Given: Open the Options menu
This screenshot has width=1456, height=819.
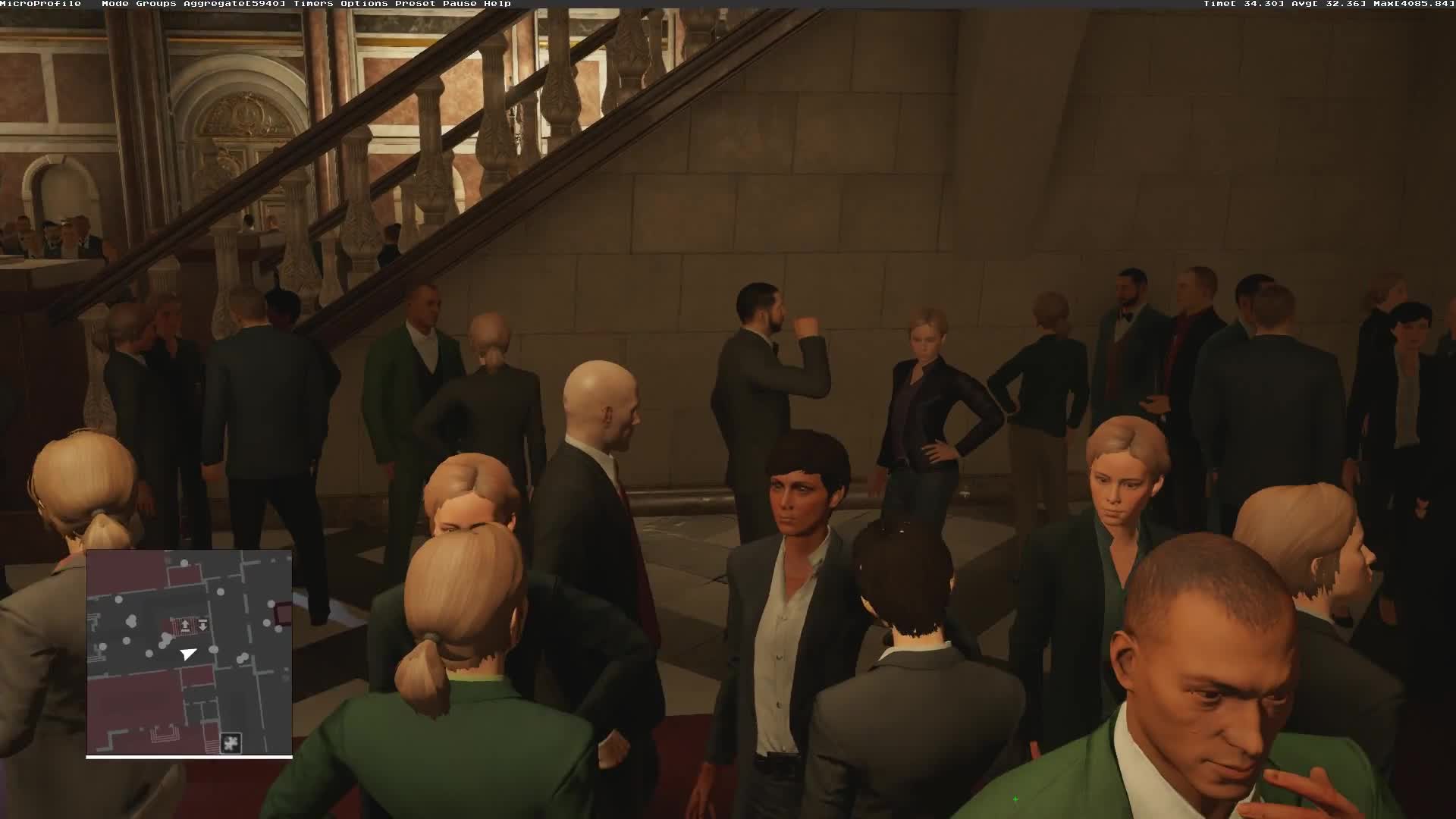Looking at the screenshot, I should pyautogui.click(x=362, y=4).
